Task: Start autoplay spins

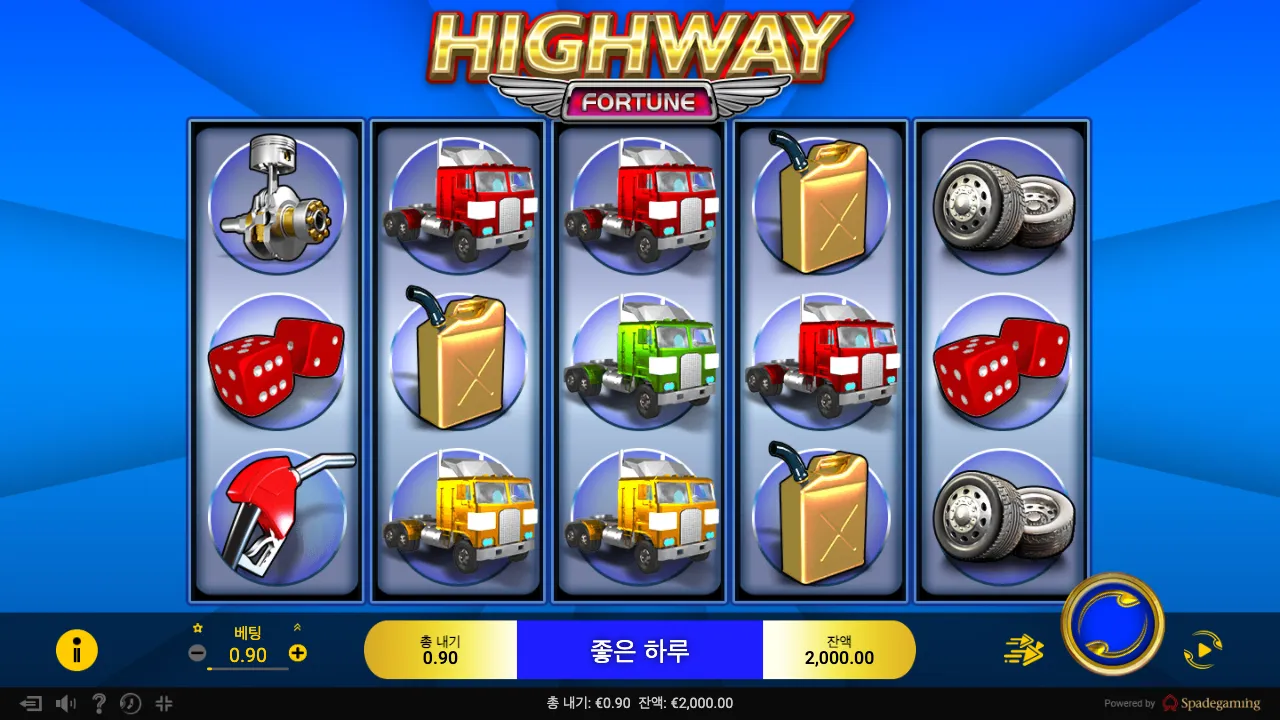Action: (x=1203, y=649)
